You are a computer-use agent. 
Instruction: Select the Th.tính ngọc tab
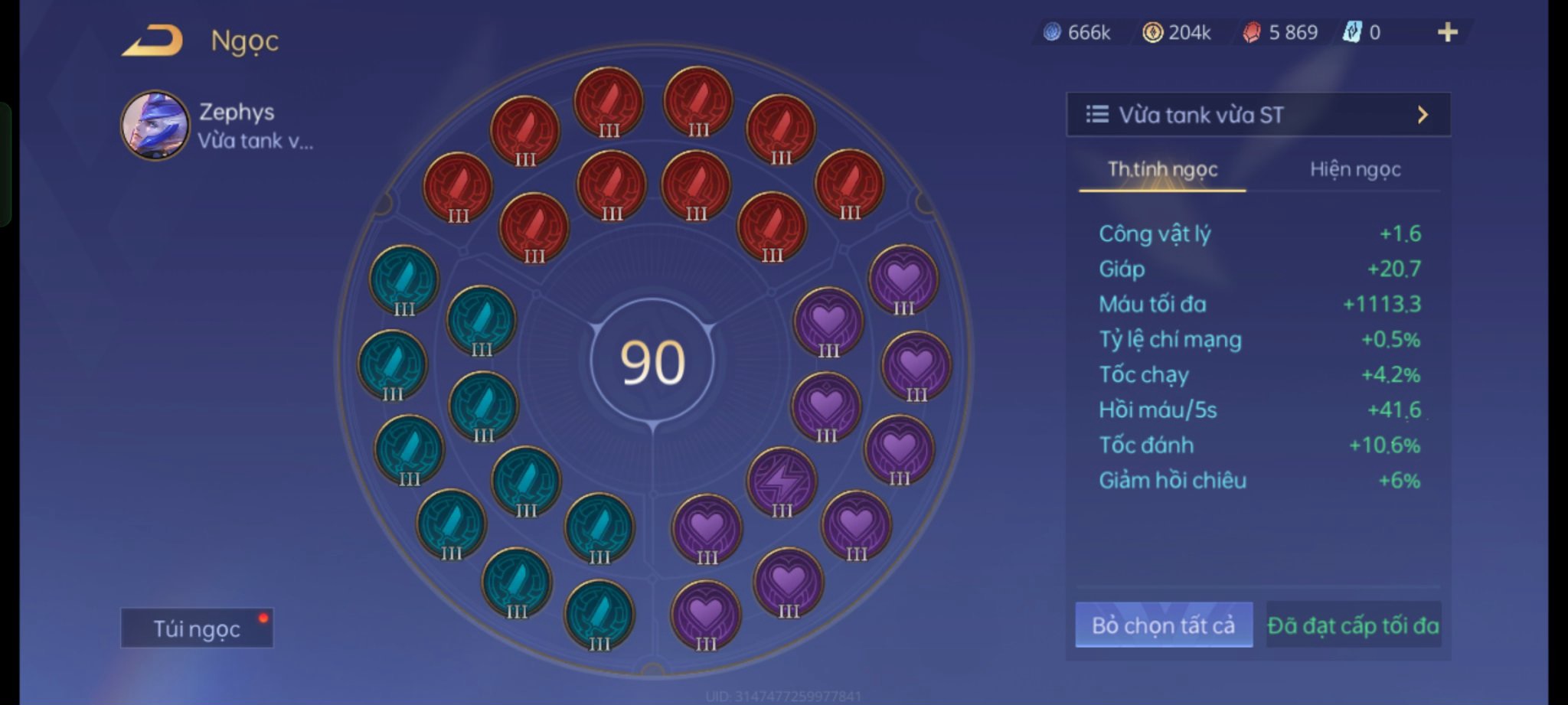point(1161,169)
